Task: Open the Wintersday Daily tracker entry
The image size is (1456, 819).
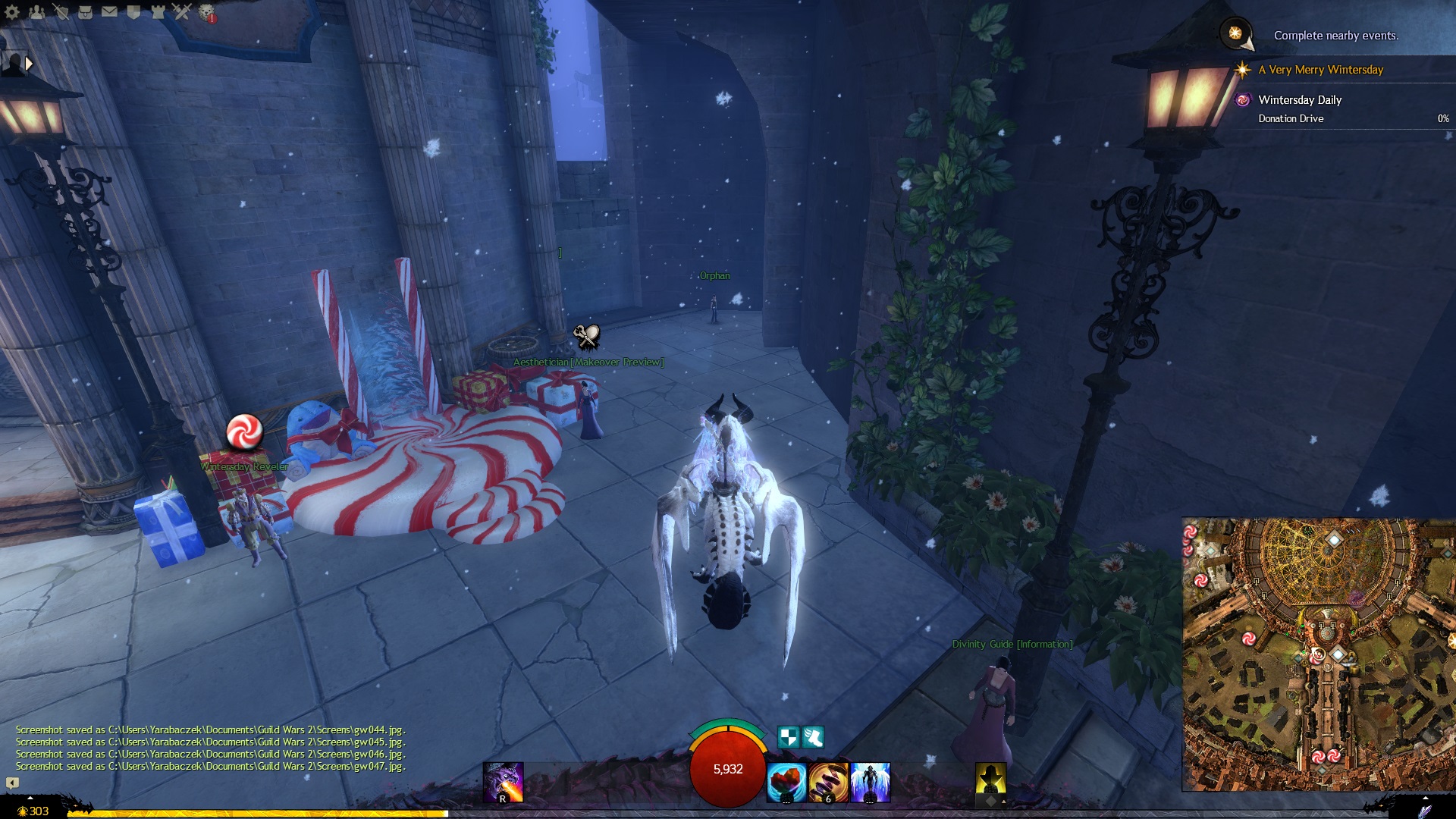Action: [1300, 100]
